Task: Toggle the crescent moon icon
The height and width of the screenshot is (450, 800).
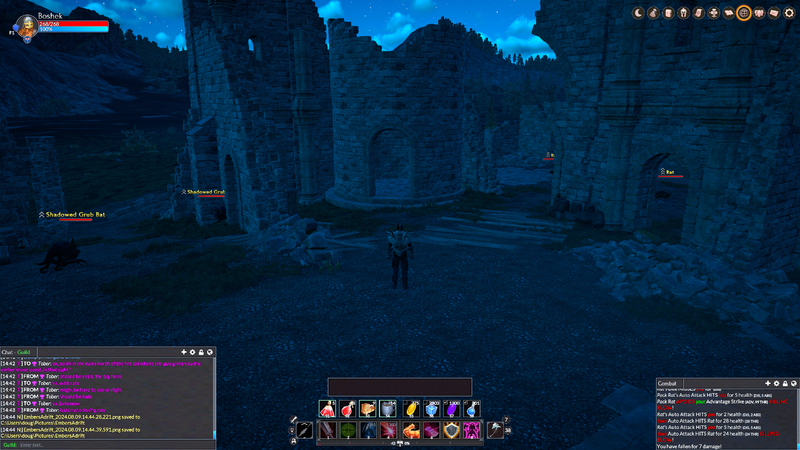Action: click(638, 13)
